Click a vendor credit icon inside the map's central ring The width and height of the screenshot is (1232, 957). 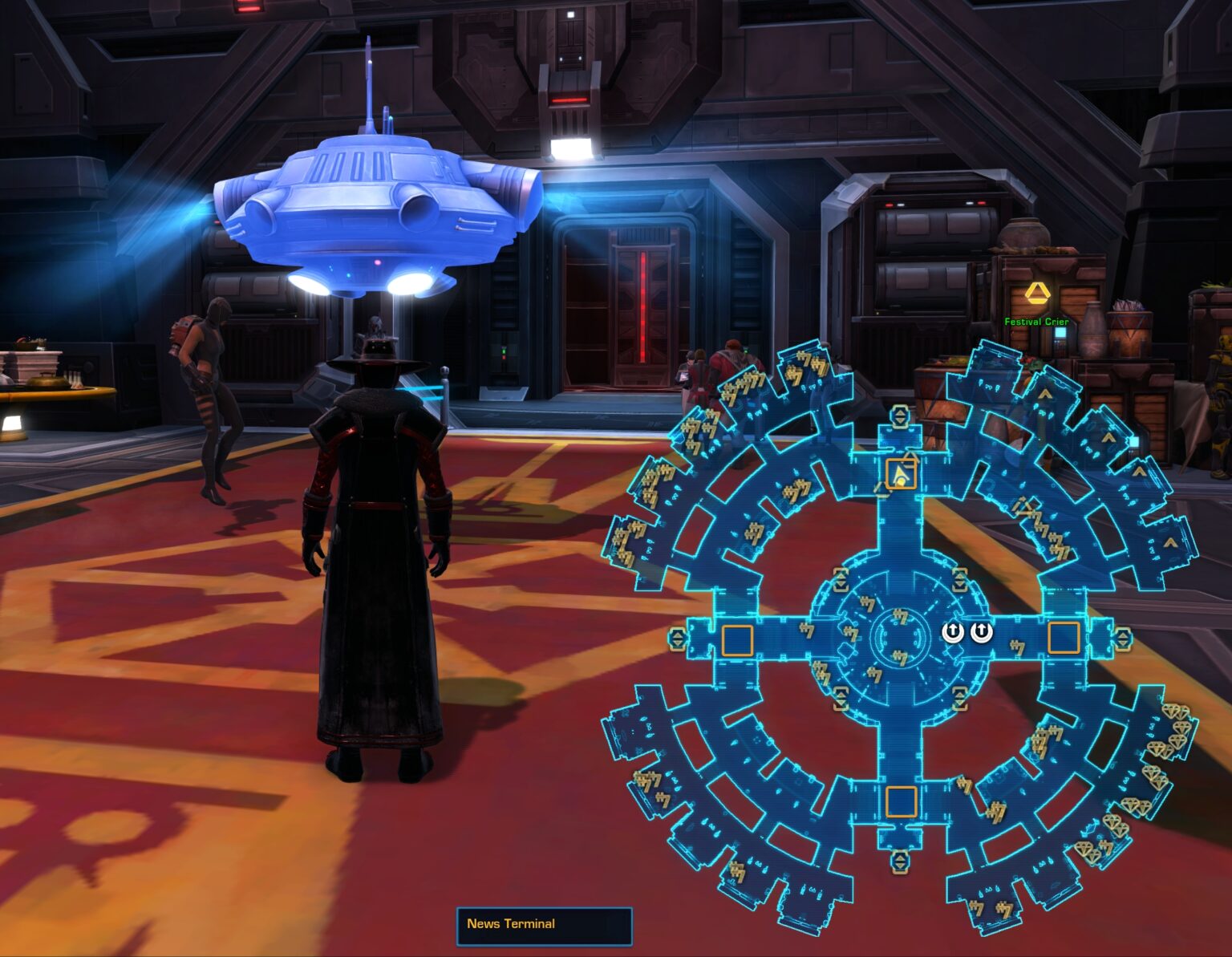(x=900, y=618)
